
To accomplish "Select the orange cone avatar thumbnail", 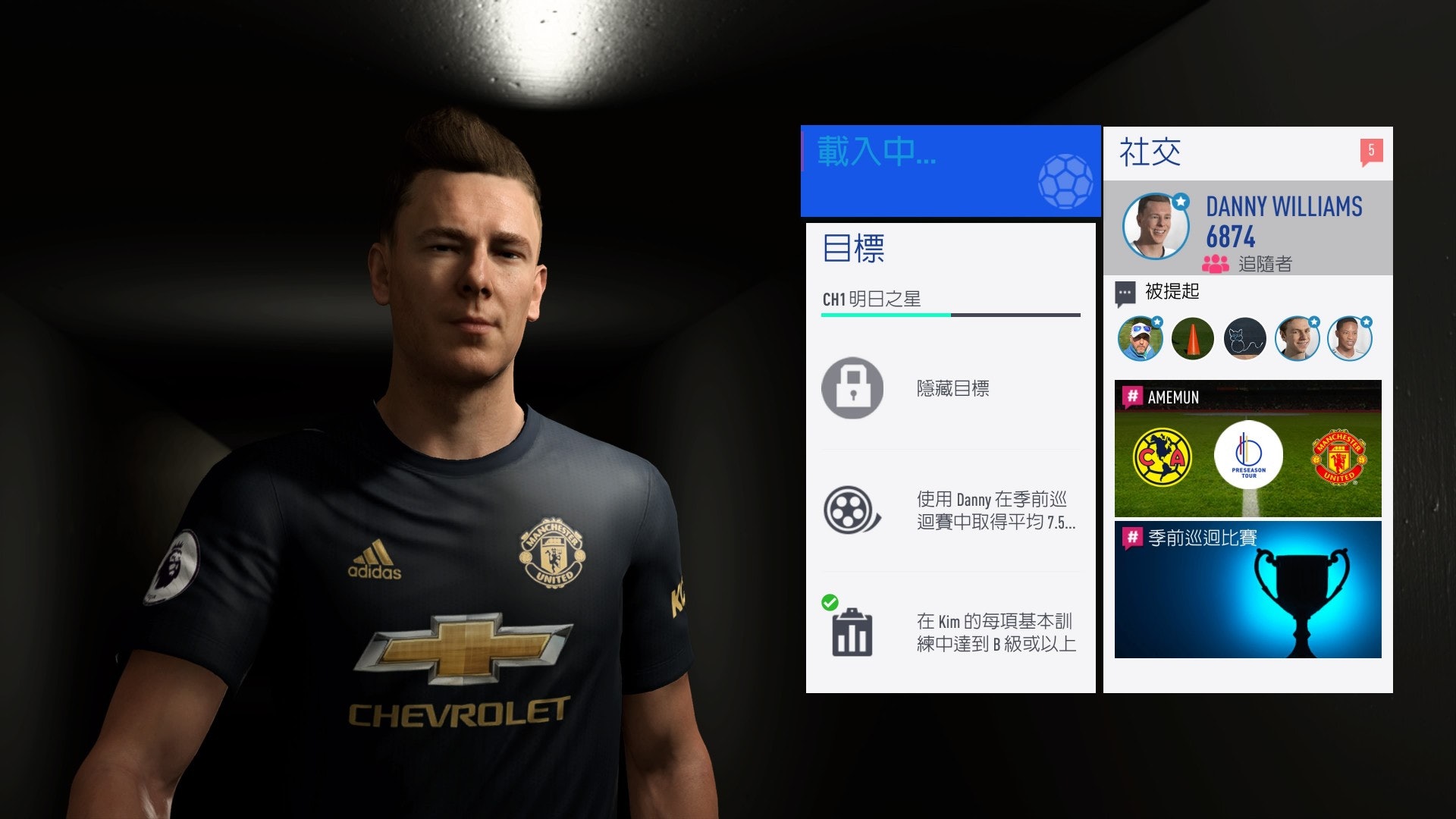I will 1192,338.
